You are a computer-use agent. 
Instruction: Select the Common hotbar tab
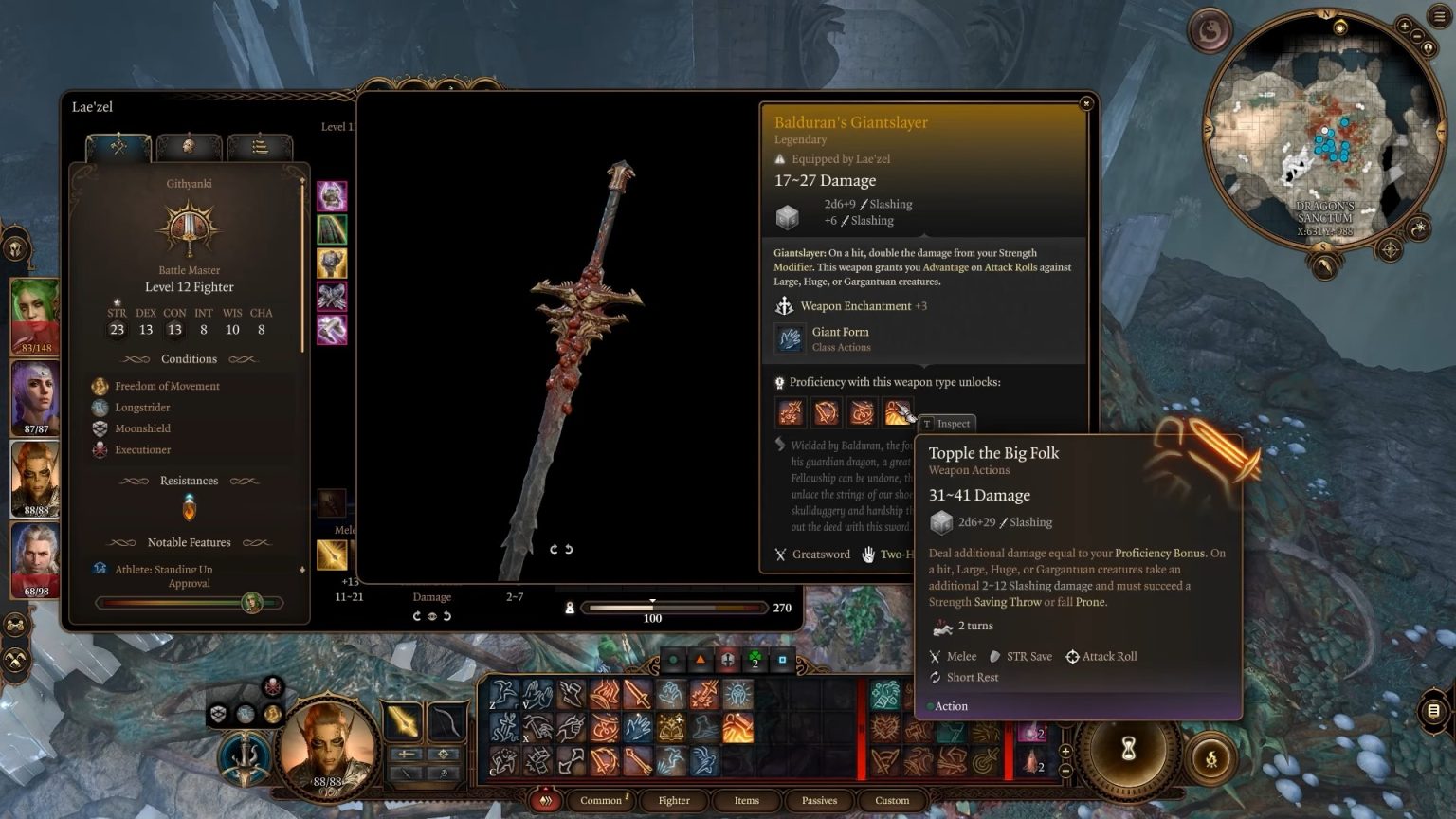tap(601, 800)
